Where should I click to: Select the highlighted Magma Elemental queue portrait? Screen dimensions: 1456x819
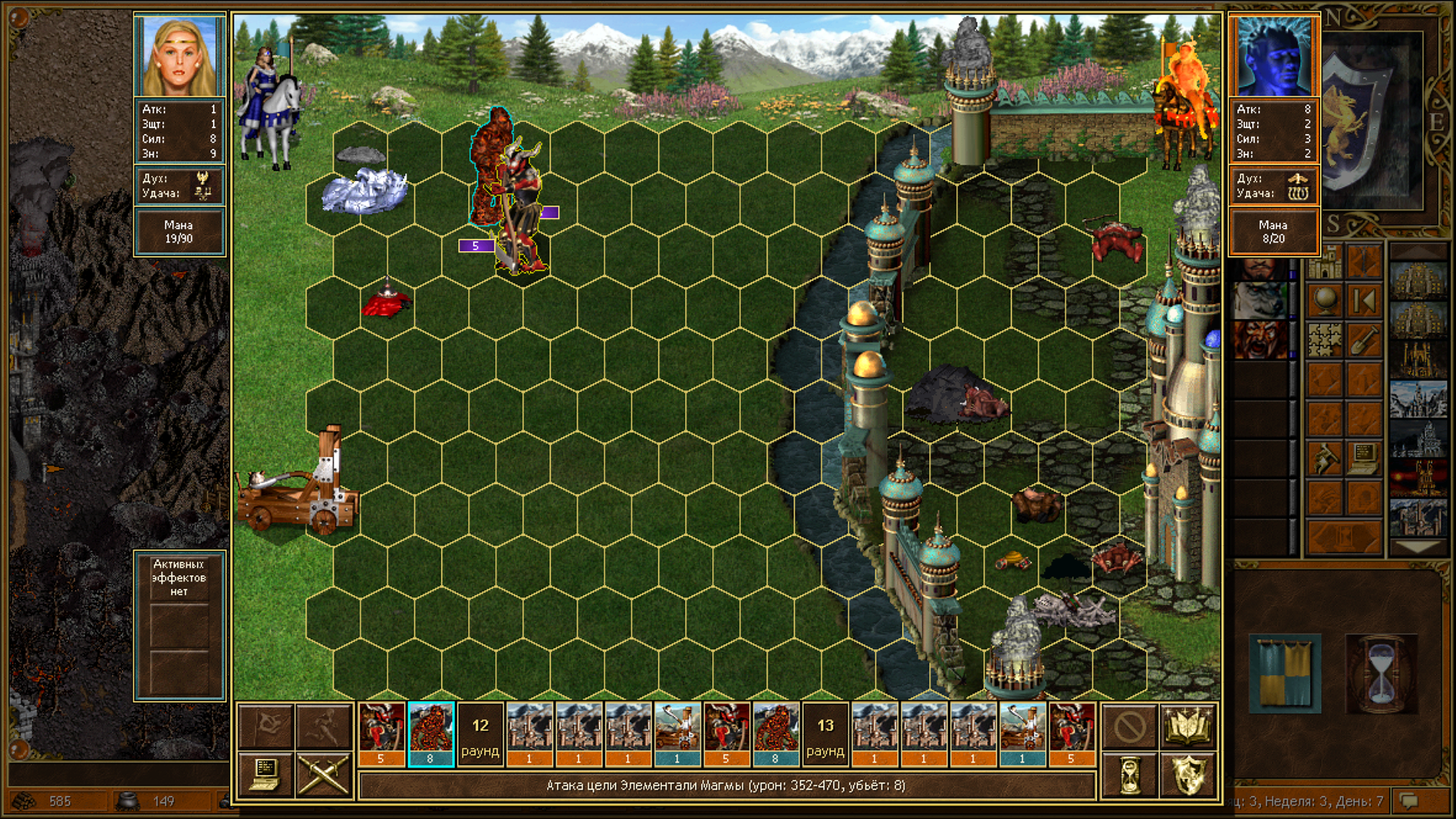pyautogui.click(x=431, y=734)
